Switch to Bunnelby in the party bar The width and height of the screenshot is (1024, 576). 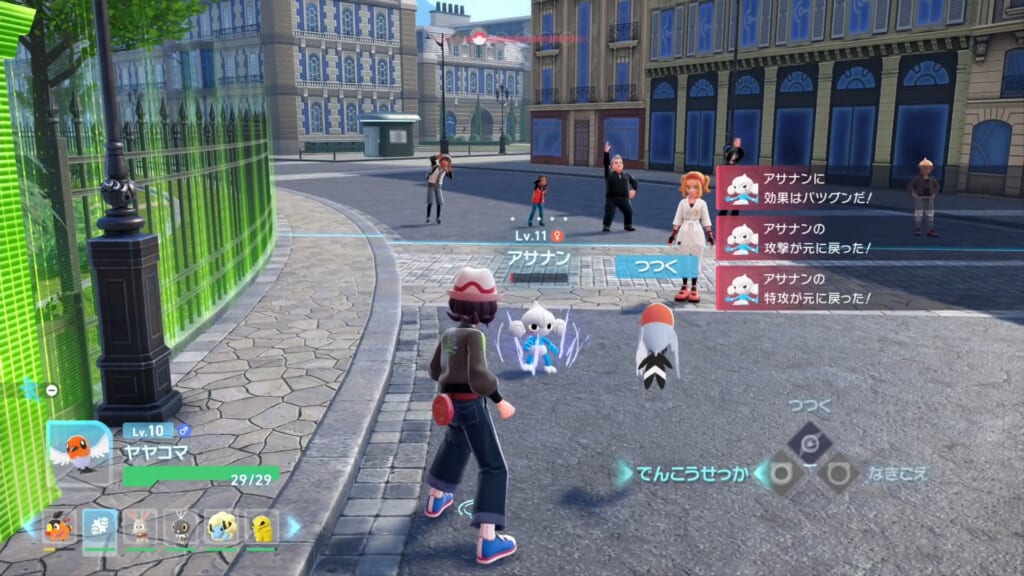(x=140, y=527)
